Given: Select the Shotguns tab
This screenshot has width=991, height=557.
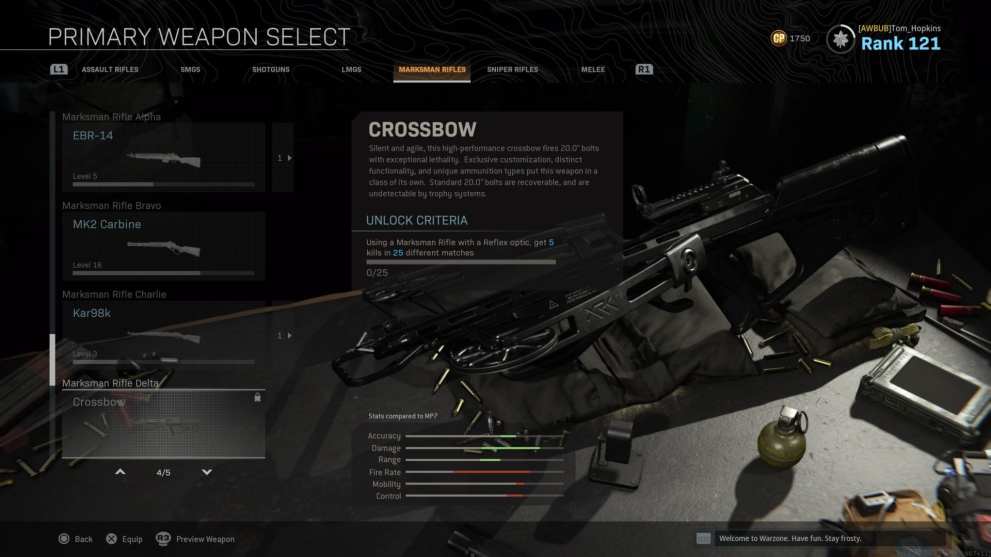Looking at the screenshot, I should [x=269, y=70].
